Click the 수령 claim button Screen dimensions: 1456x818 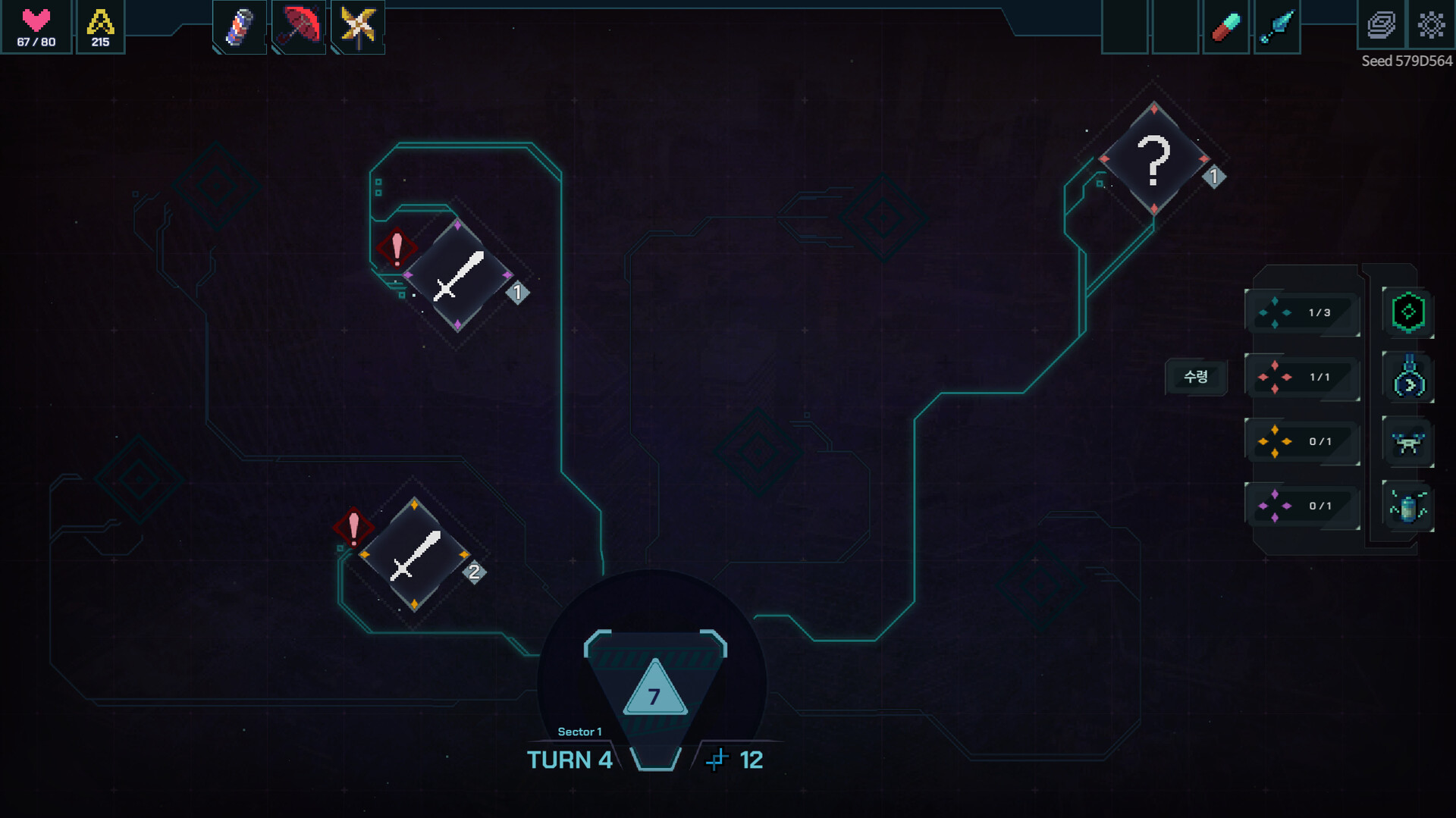[1196, 377]
